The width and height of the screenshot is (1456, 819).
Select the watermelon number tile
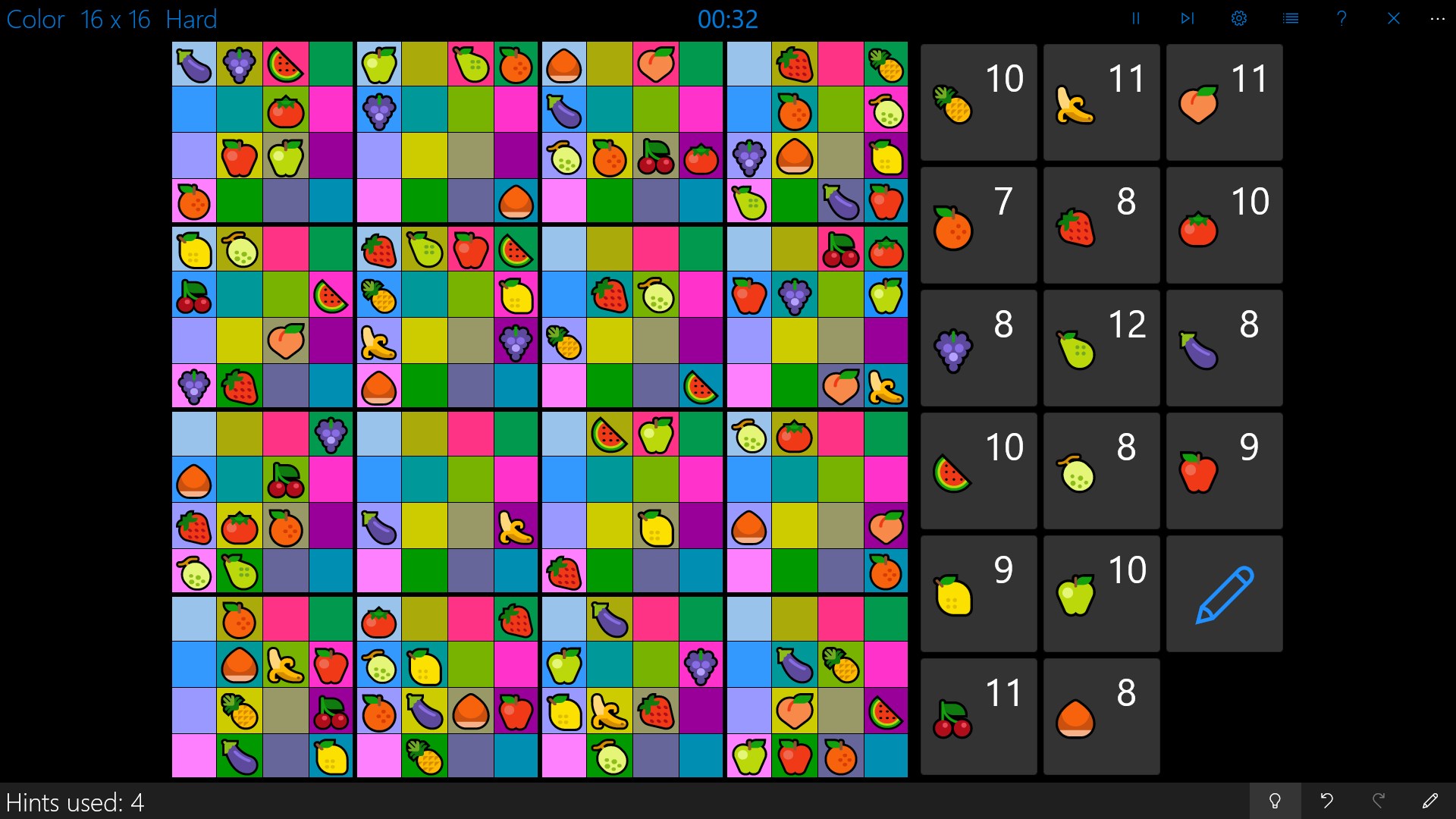(x=977, y=470)
